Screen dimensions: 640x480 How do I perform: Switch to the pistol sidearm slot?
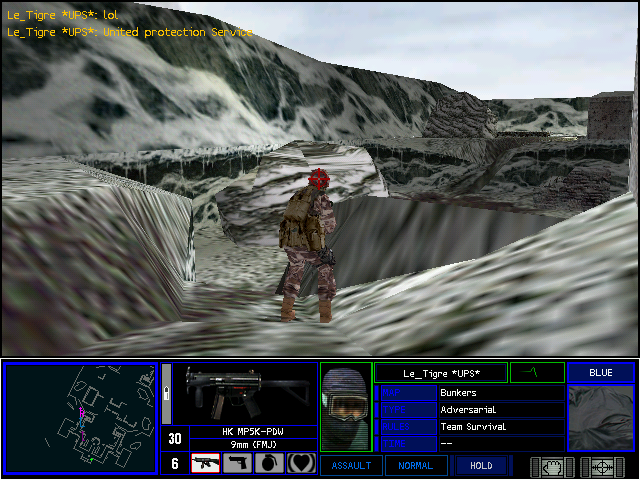click(x=237, y=464)
